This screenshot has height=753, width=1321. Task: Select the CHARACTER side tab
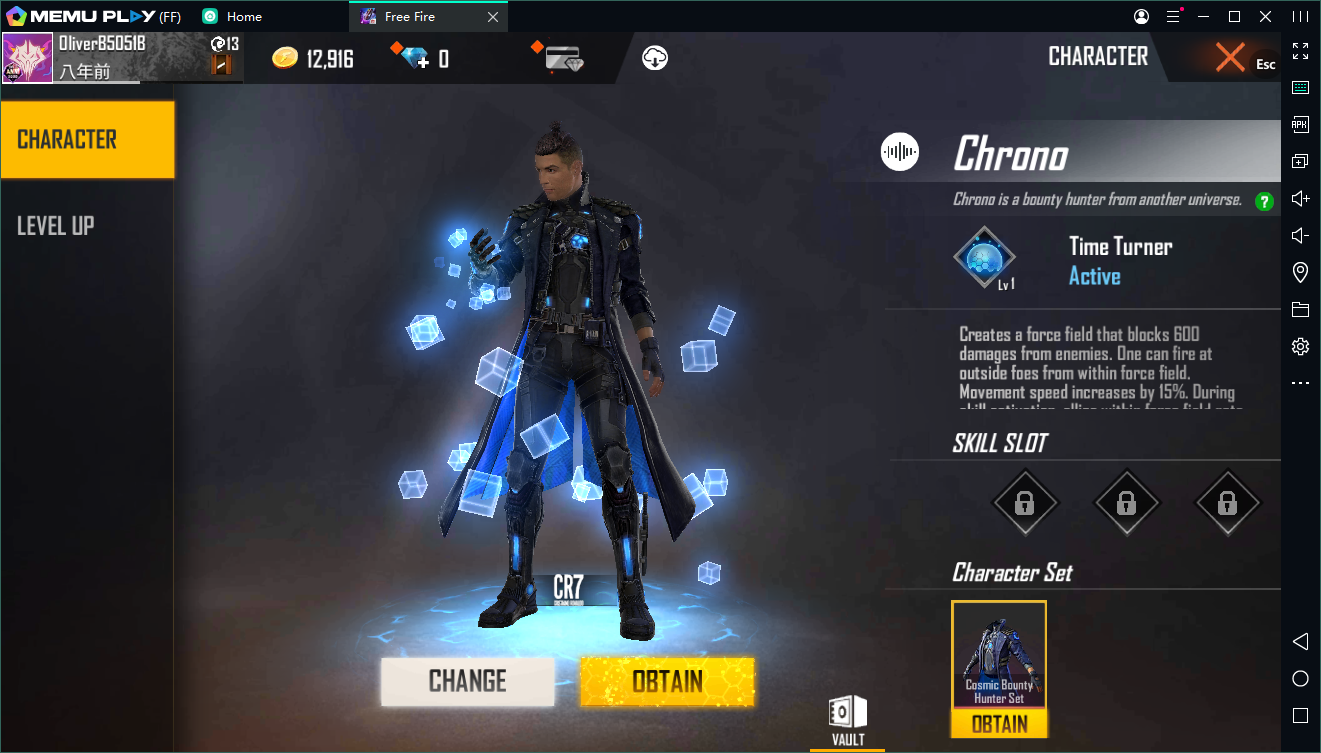[x=87, y=140]
